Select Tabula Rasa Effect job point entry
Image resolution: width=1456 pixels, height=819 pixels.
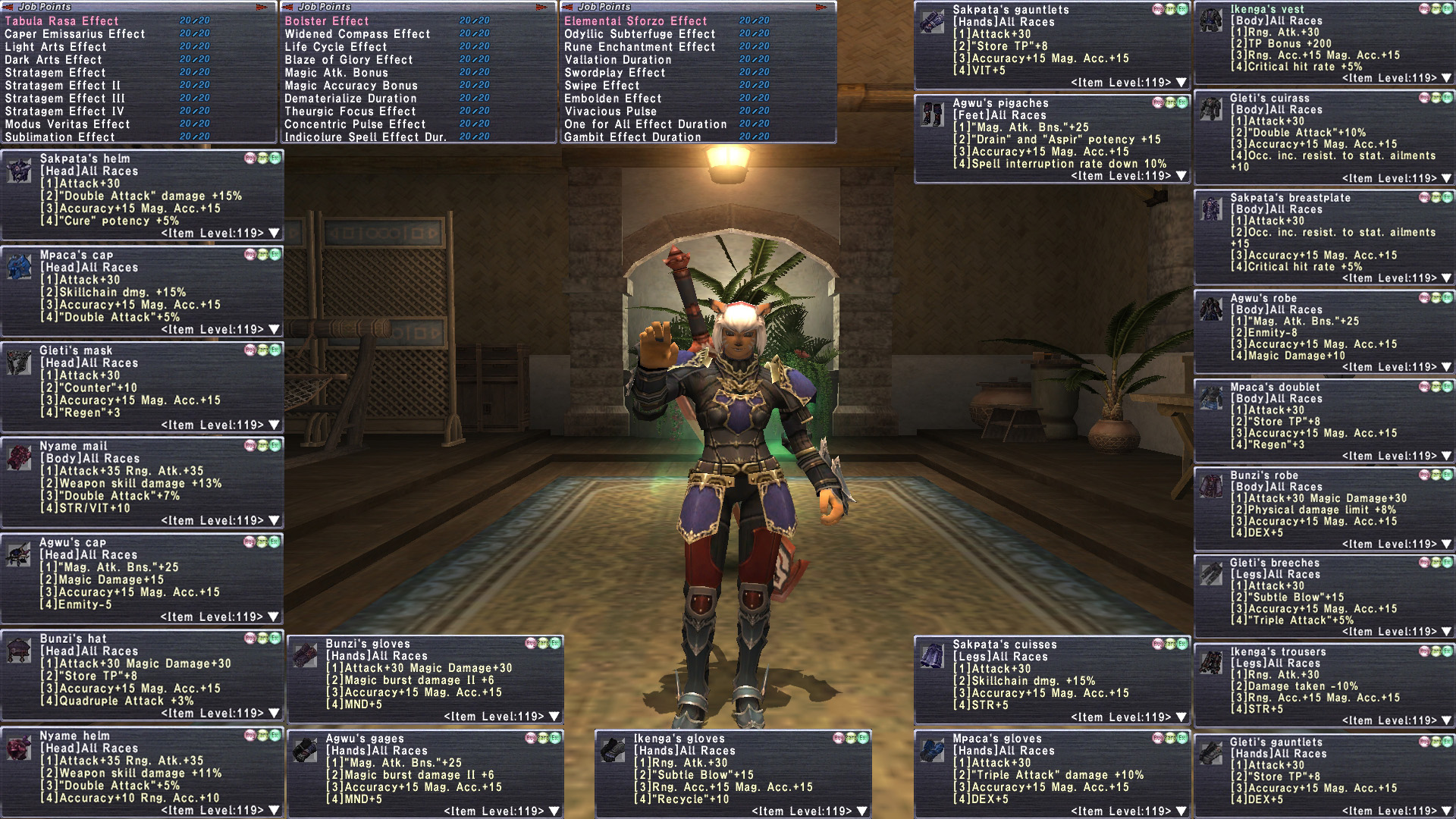click(x=61, y=21)
